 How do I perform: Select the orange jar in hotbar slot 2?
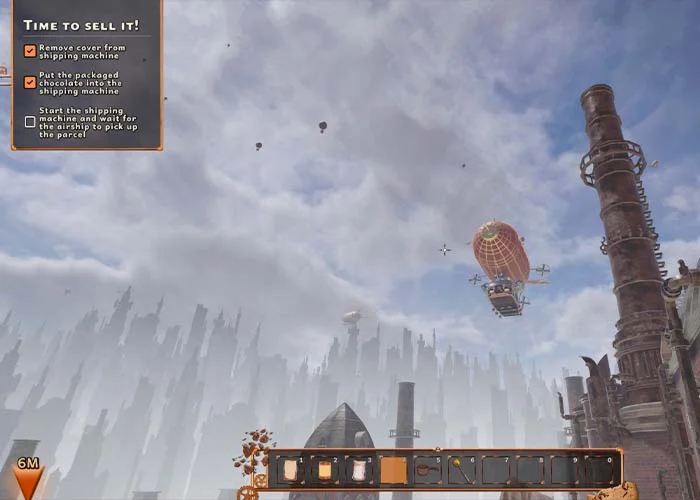(325, 470)
